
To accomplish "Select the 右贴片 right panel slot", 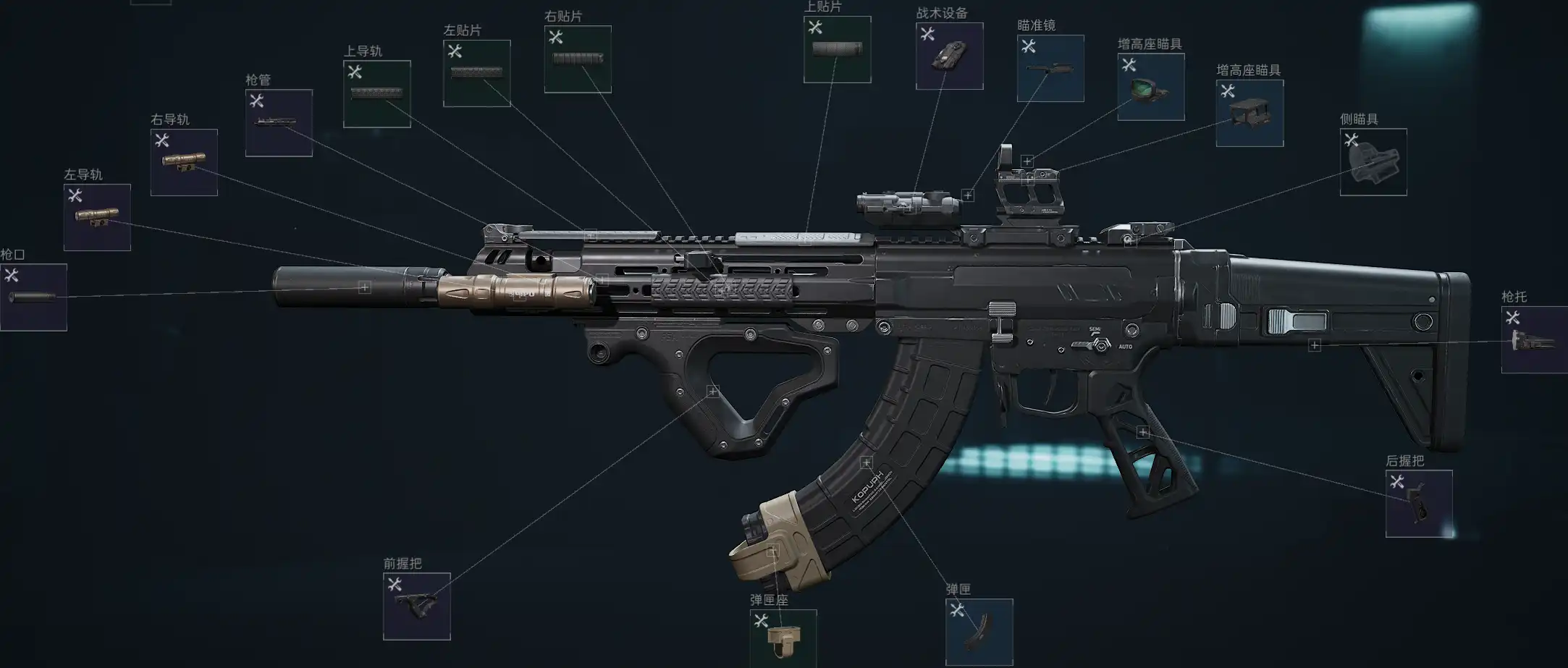I will [578, 59].
